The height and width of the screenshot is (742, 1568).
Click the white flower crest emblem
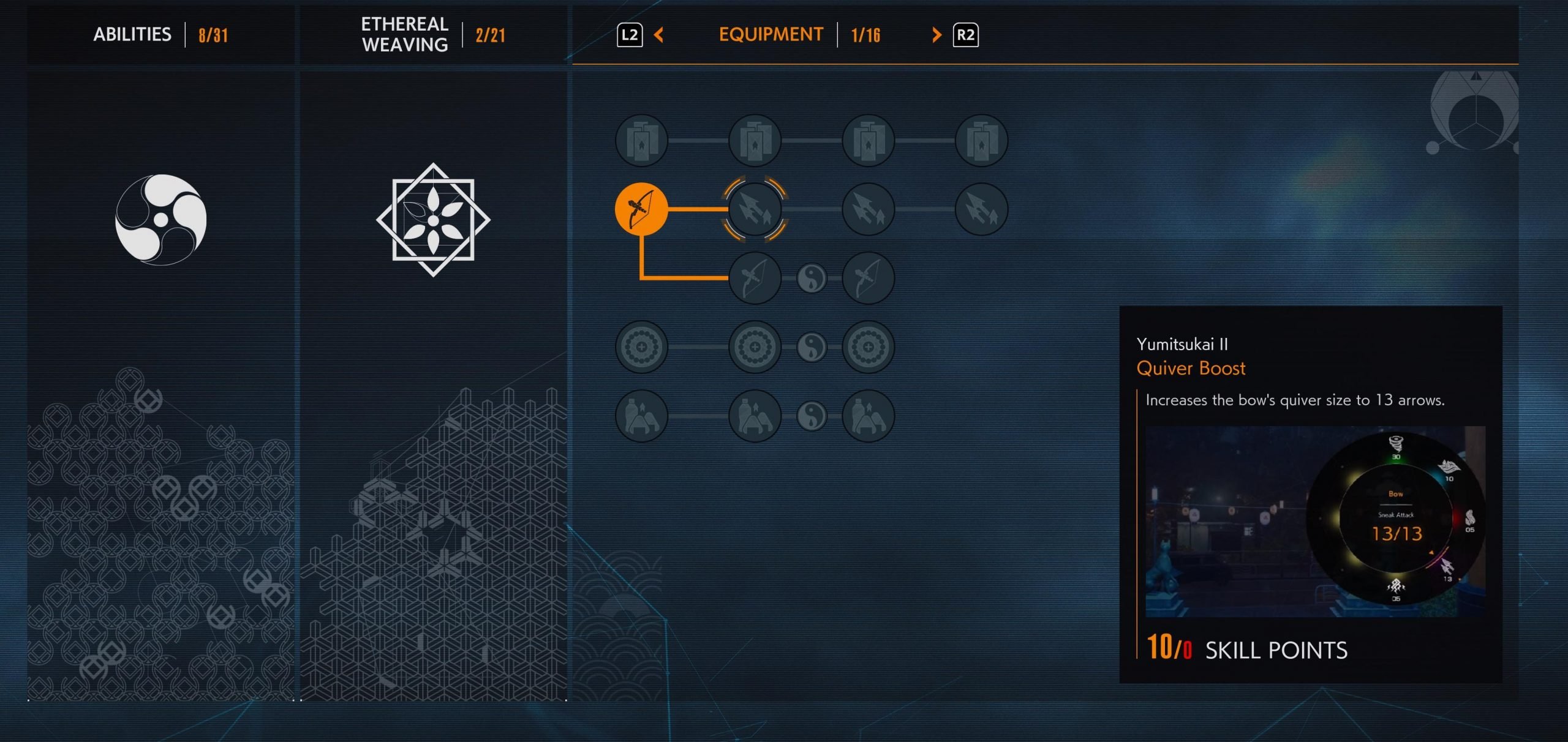[x=433, y=220]
